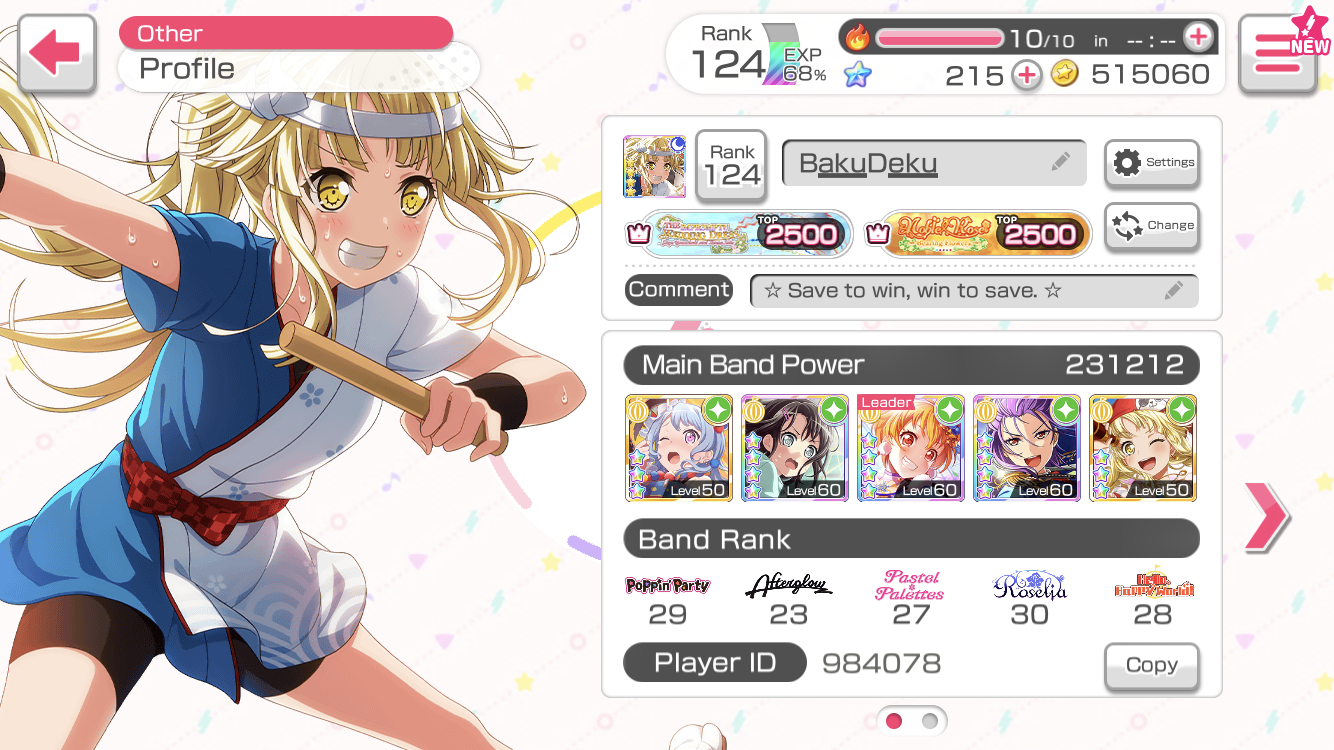Select the purple-haired Level 60 band card
This screenshot has width=1334, height=750.
(x=1027, y=448)
